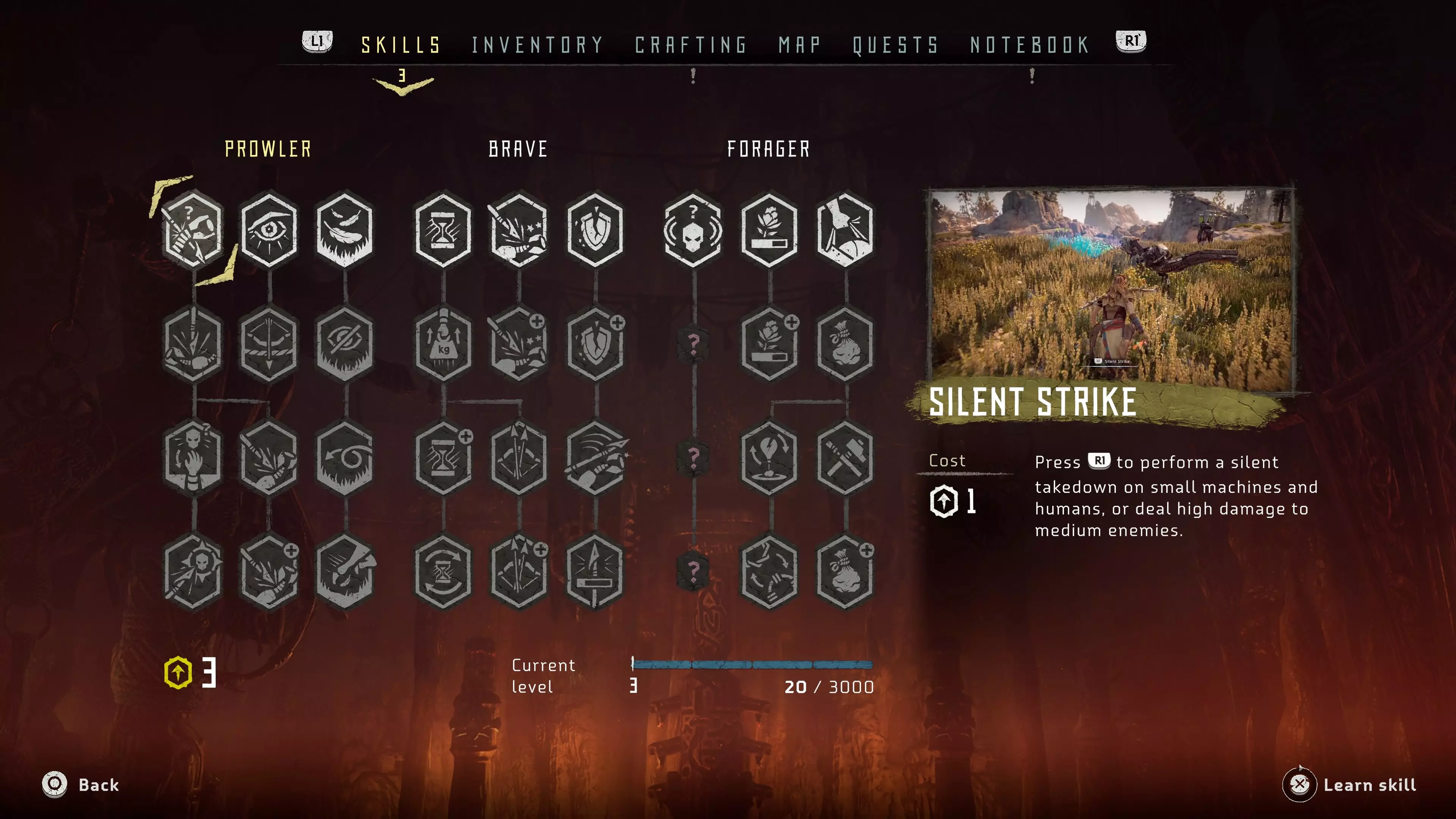This screenshot has width=1456, height=819.
Task: Select the Silent Strike skill icon
Action: tap(193, 229)
